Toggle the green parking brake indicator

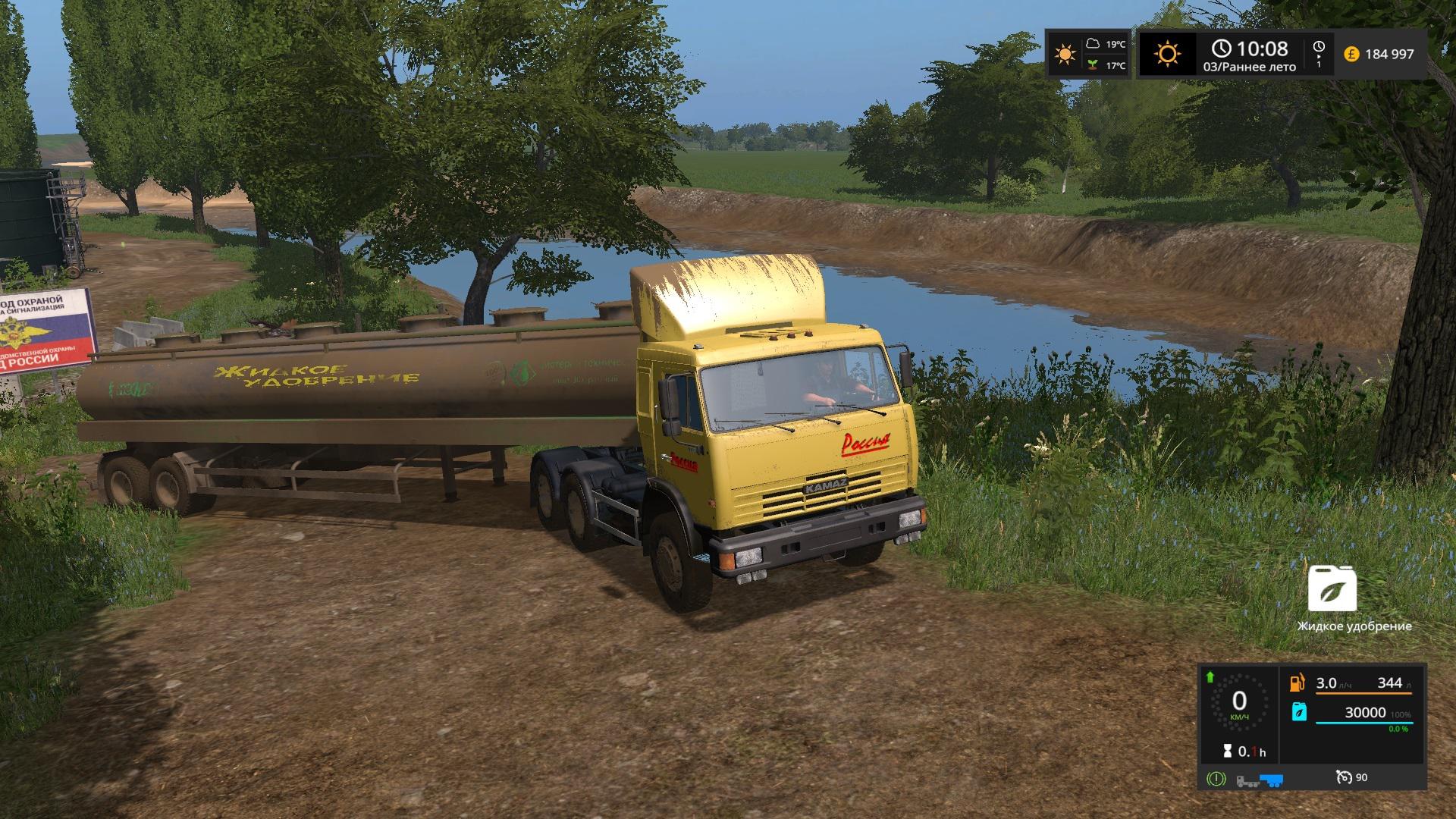point(1216,778)
